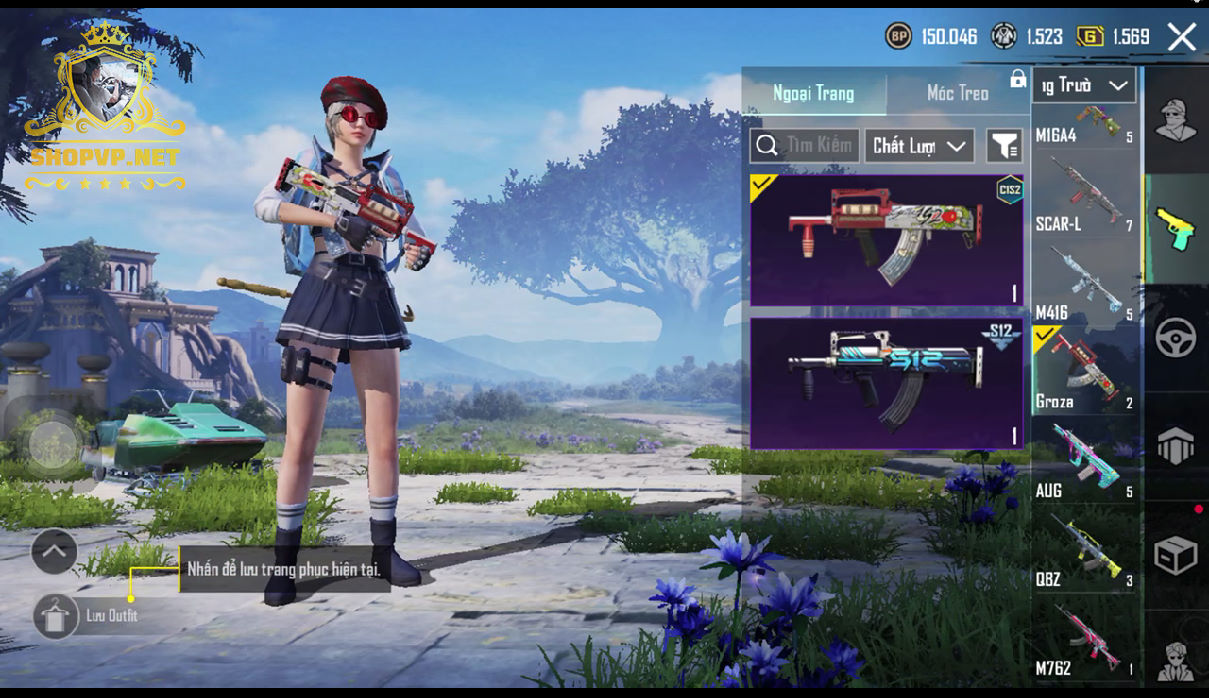Select M16A4 in the weapon list

[x=1084, y=126]
